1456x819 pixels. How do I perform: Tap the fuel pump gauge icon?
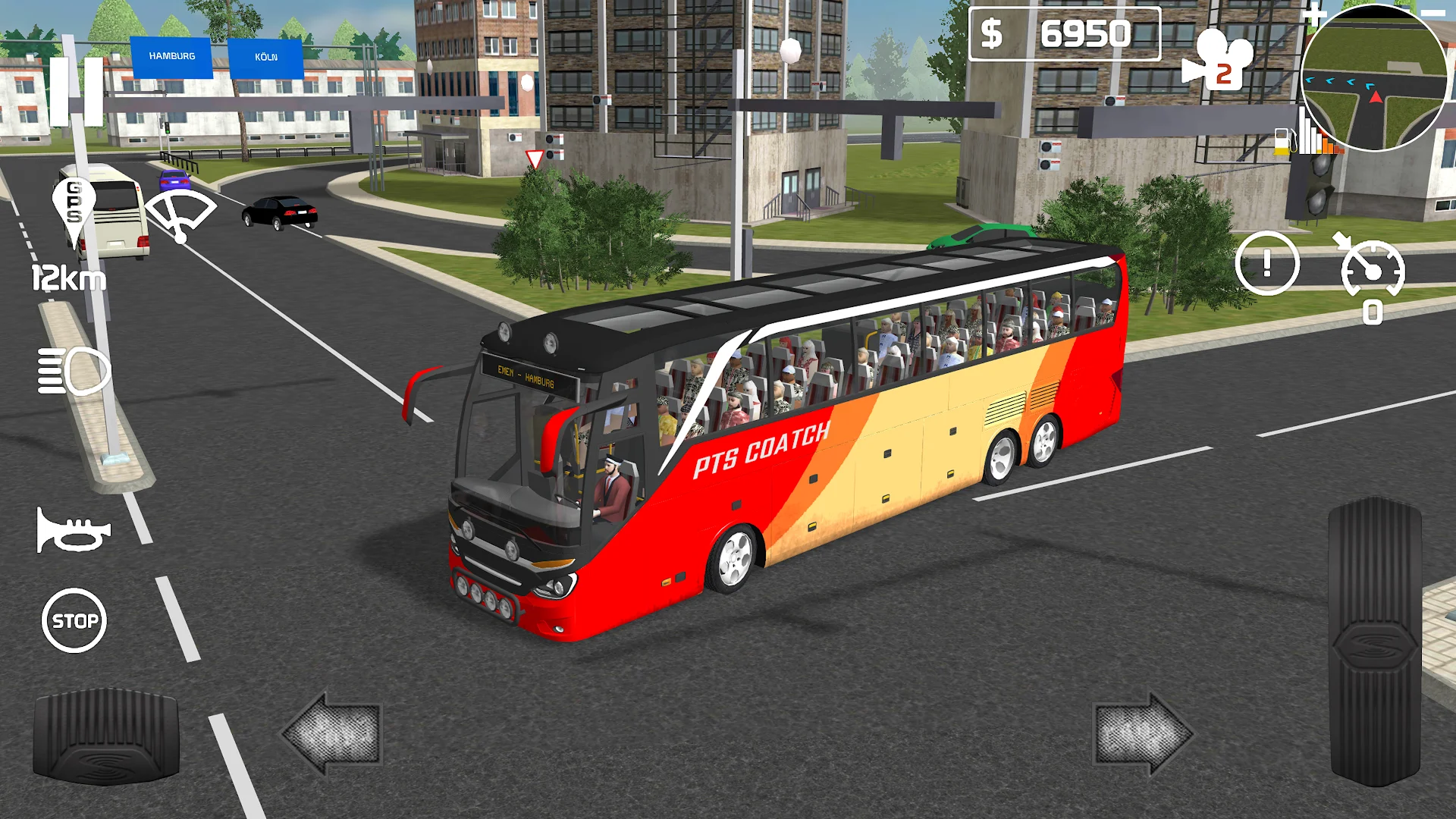[x=1283, y=142]
